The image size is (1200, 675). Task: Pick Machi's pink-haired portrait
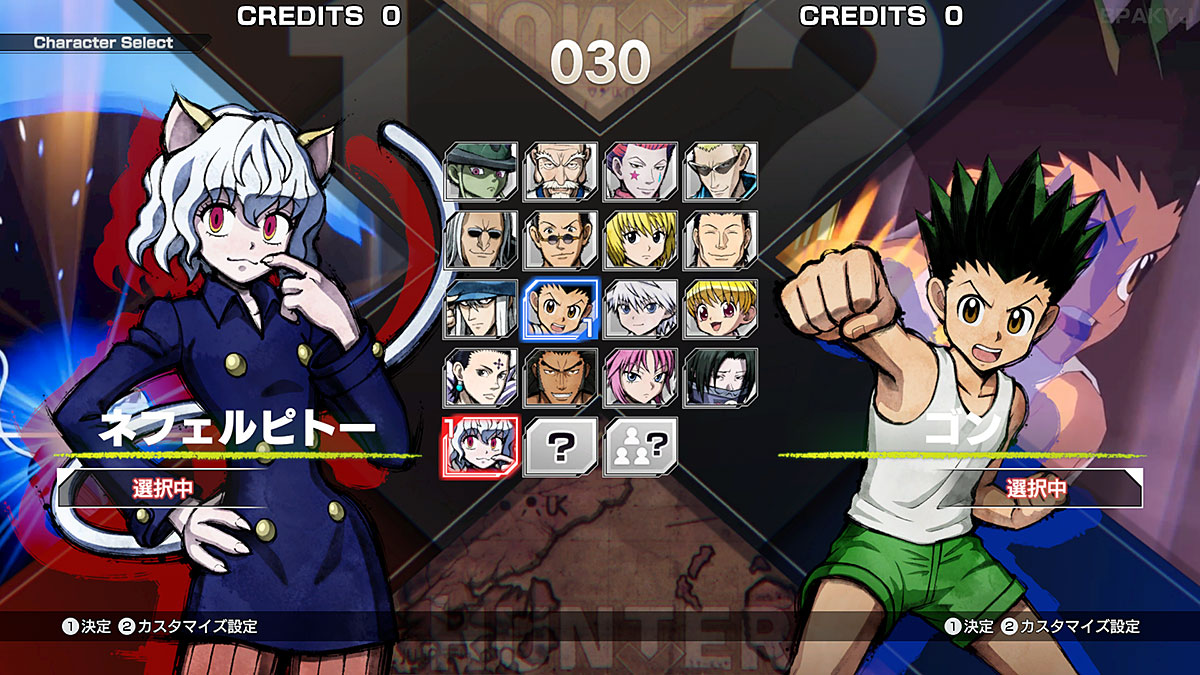641,377
